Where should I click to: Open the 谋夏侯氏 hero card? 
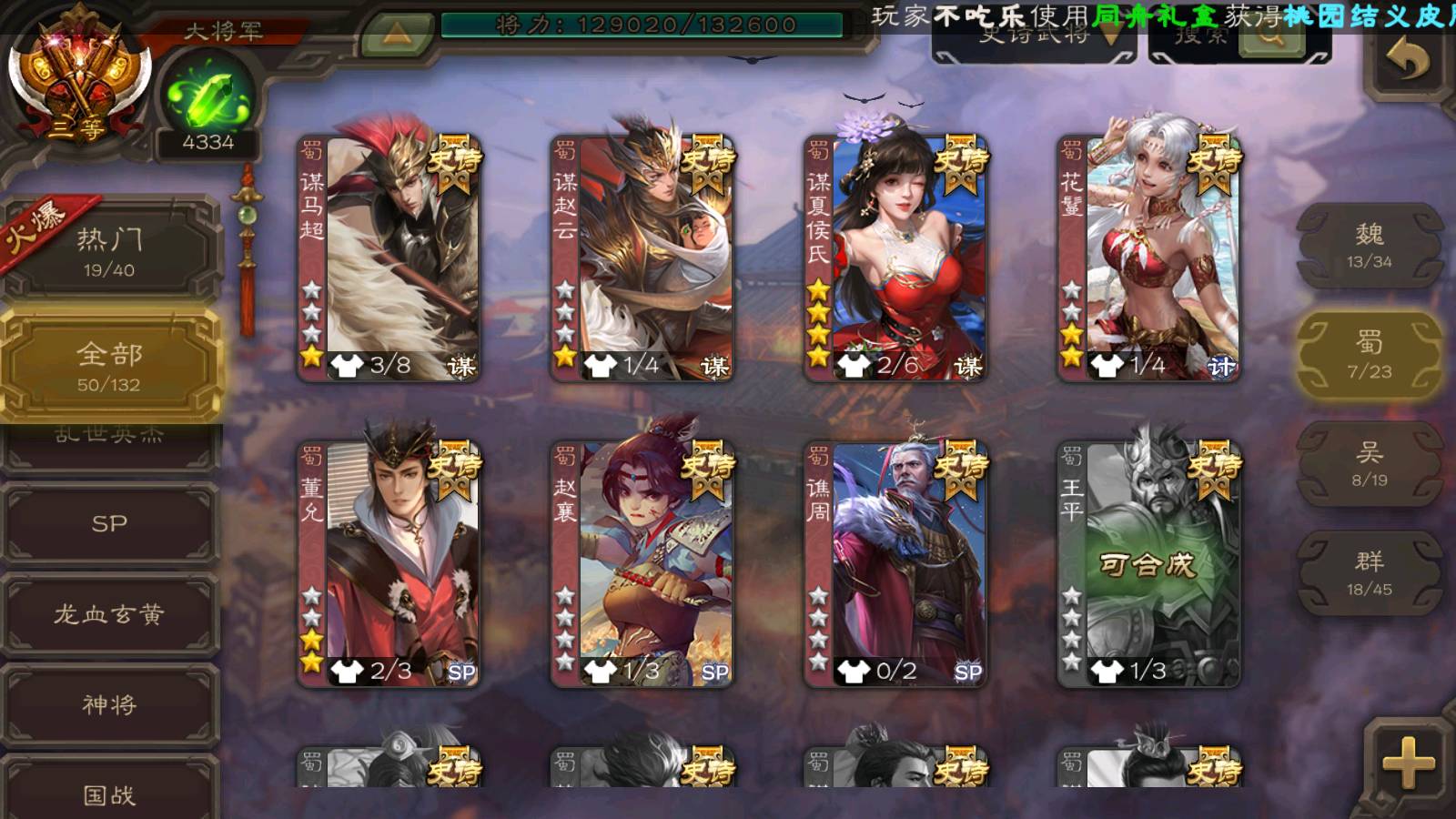click(896, 259)
